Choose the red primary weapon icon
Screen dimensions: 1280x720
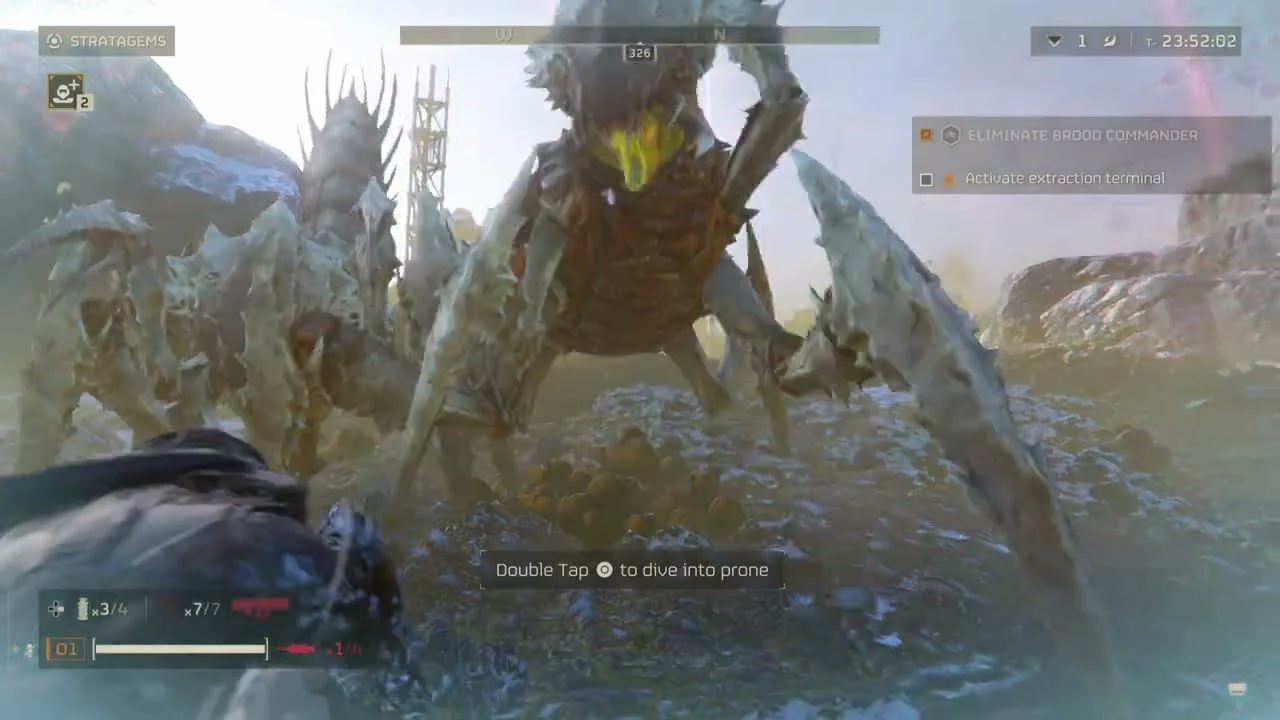tap(260, 606)
